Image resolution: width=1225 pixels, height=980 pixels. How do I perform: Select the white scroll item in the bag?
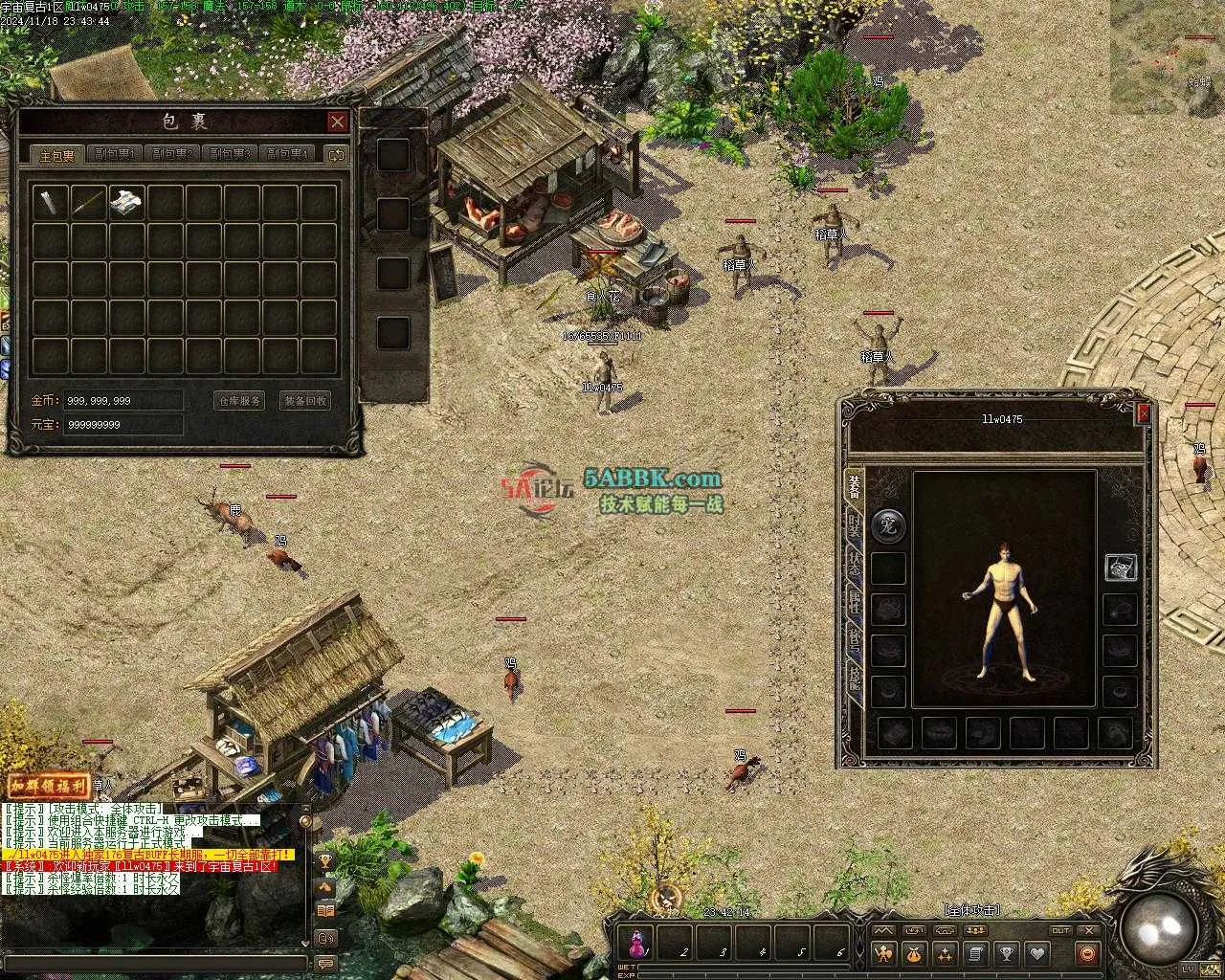(x=126, y=202)
